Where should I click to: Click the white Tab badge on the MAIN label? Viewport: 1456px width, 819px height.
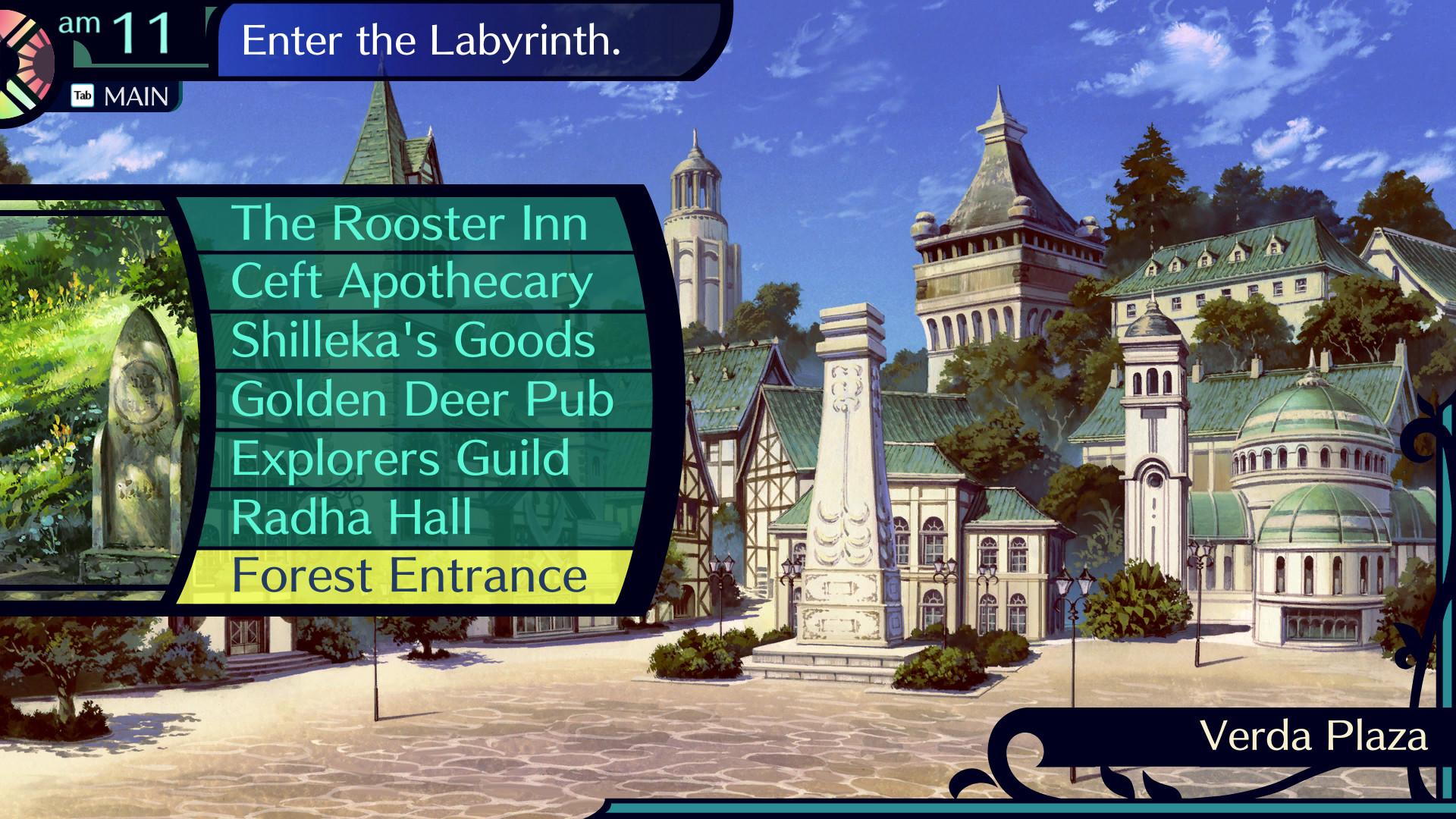click(83, 96)
